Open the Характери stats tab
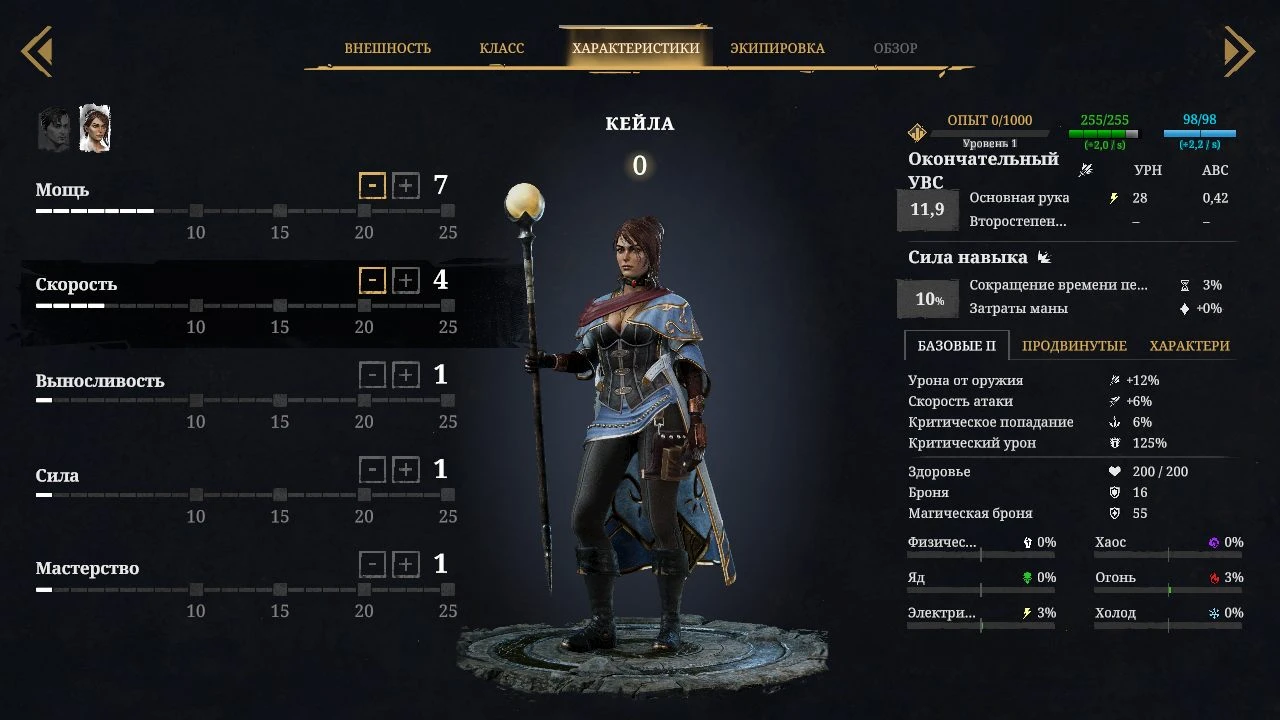Image resolution: width=1280 pixels, height=720 pixels. pyautogui.click(x=1189, y=346)
